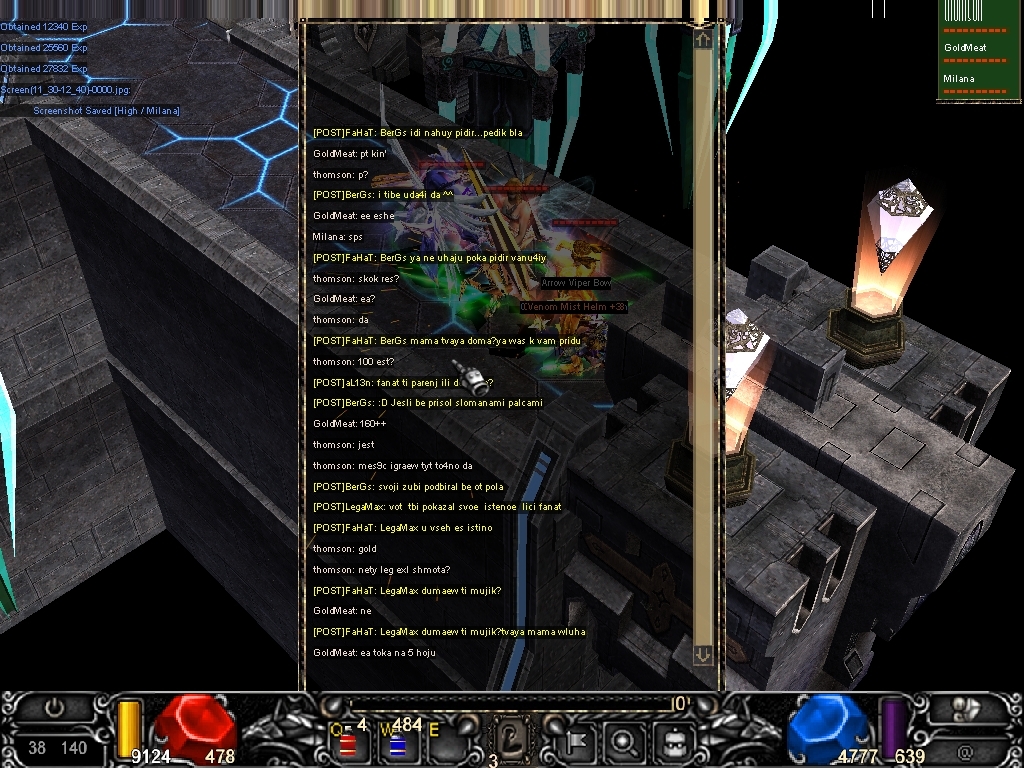1024x768 pixels.
Task: Use the red health potion in slot Q
Action: 349,744
